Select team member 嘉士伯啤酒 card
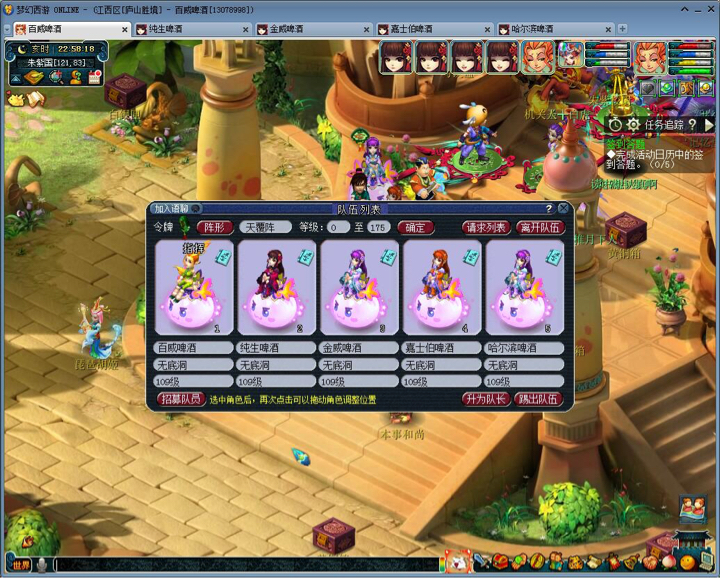Viewport: 720px width, 578px height. tap(443, 287)
